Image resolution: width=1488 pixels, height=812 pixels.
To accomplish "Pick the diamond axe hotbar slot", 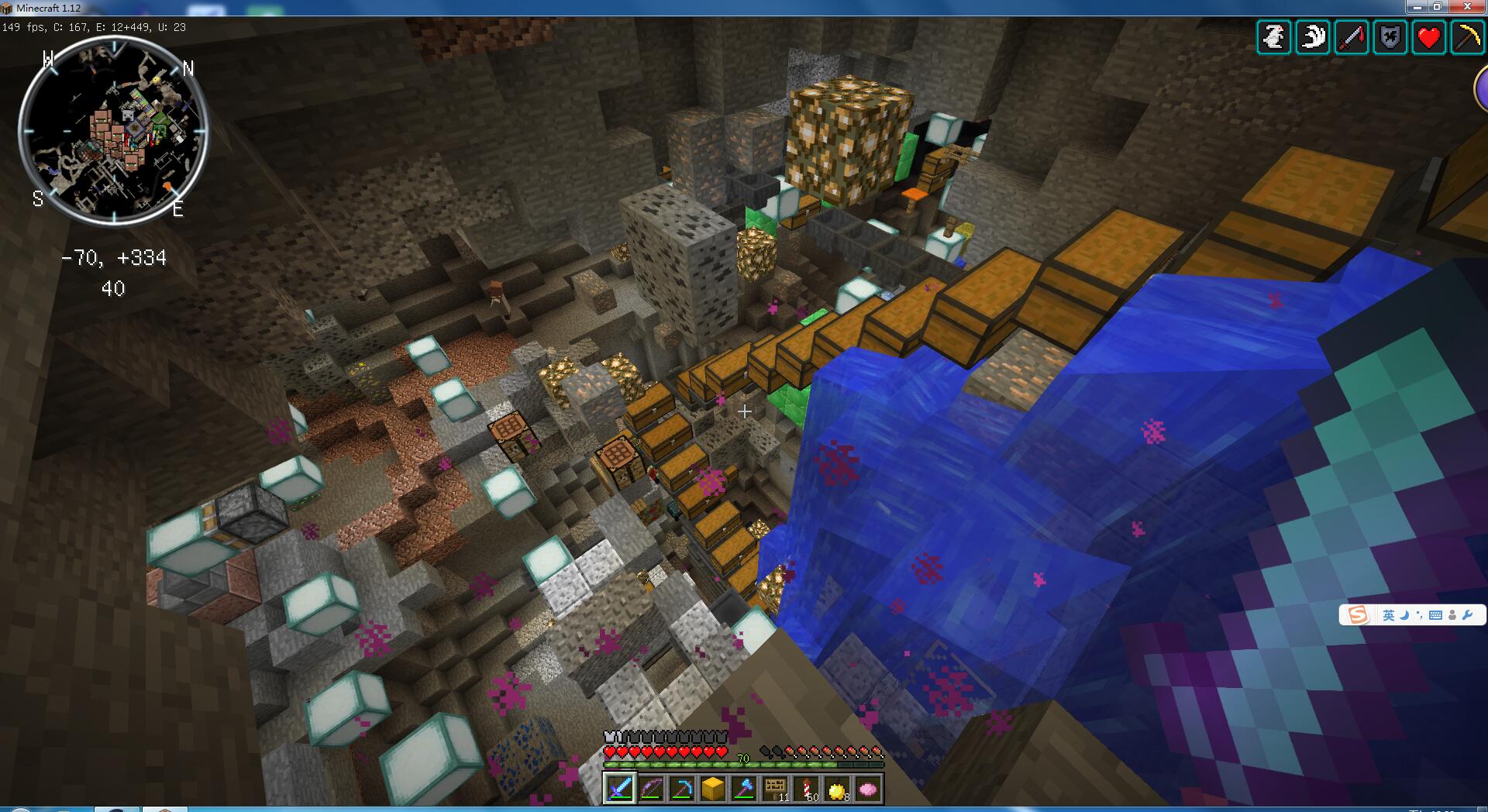I will tap(744, 788).
